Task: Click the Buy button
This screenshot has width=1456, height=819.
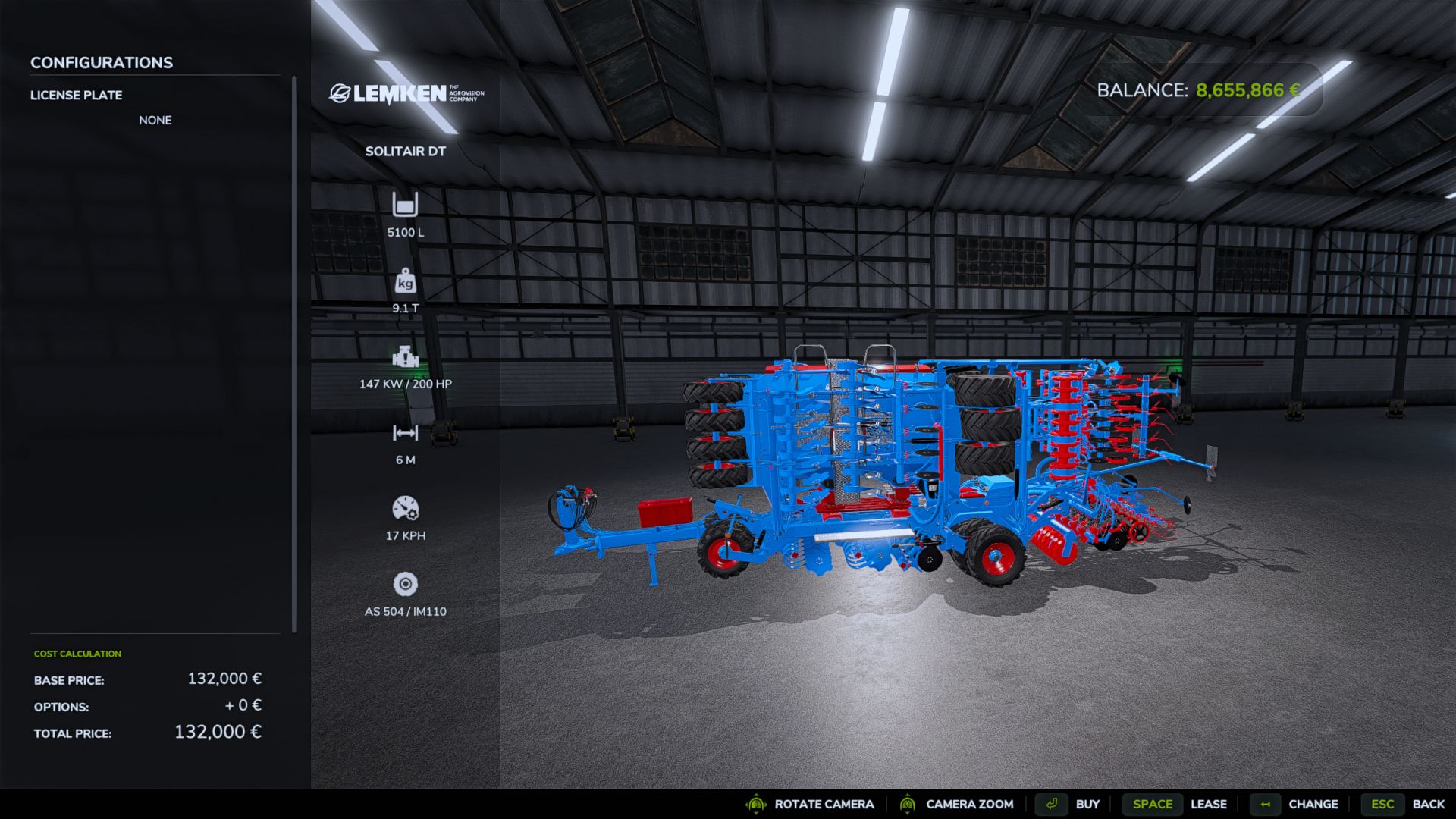Action: [x=1089, y=804]
